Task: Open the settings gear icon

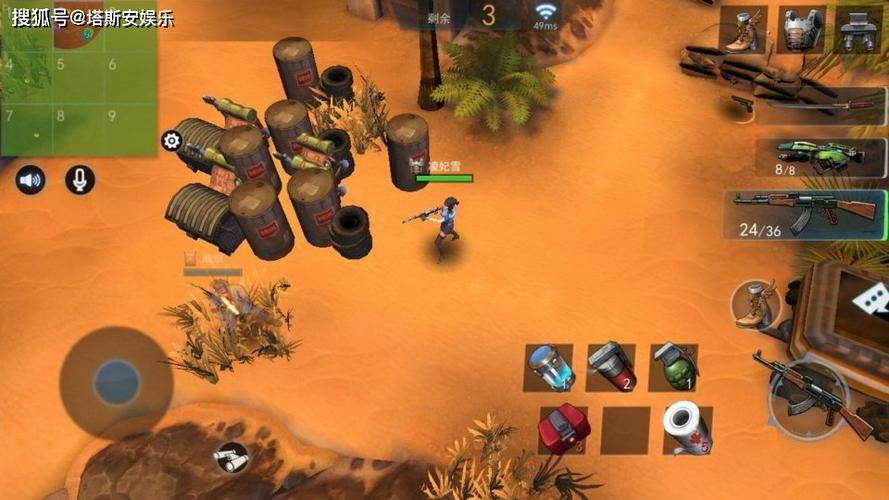Action: point(171,141)
